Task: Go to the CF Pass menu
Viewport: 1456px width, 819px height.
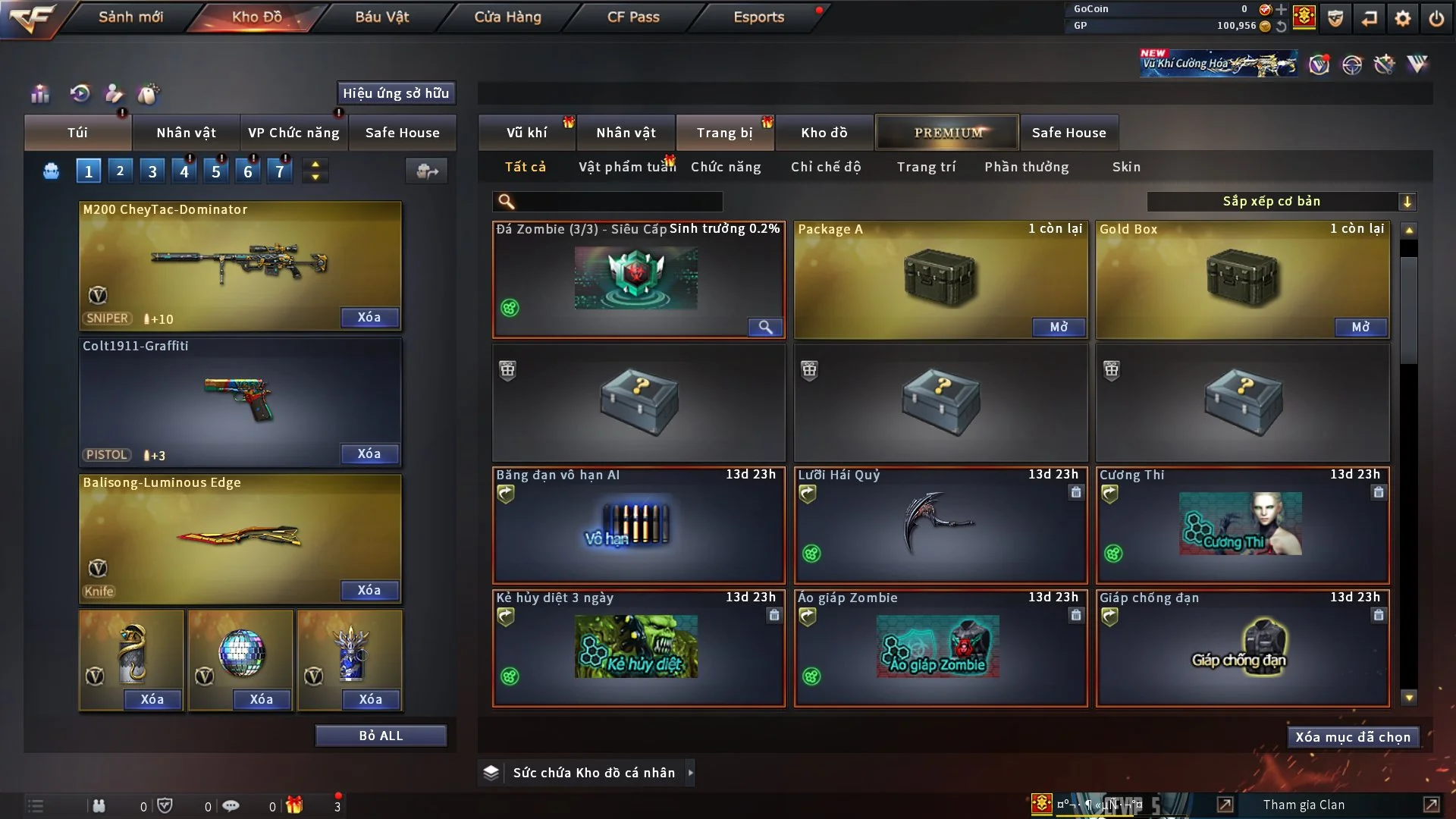Action: pyautogui.click(x=633, y=17)
